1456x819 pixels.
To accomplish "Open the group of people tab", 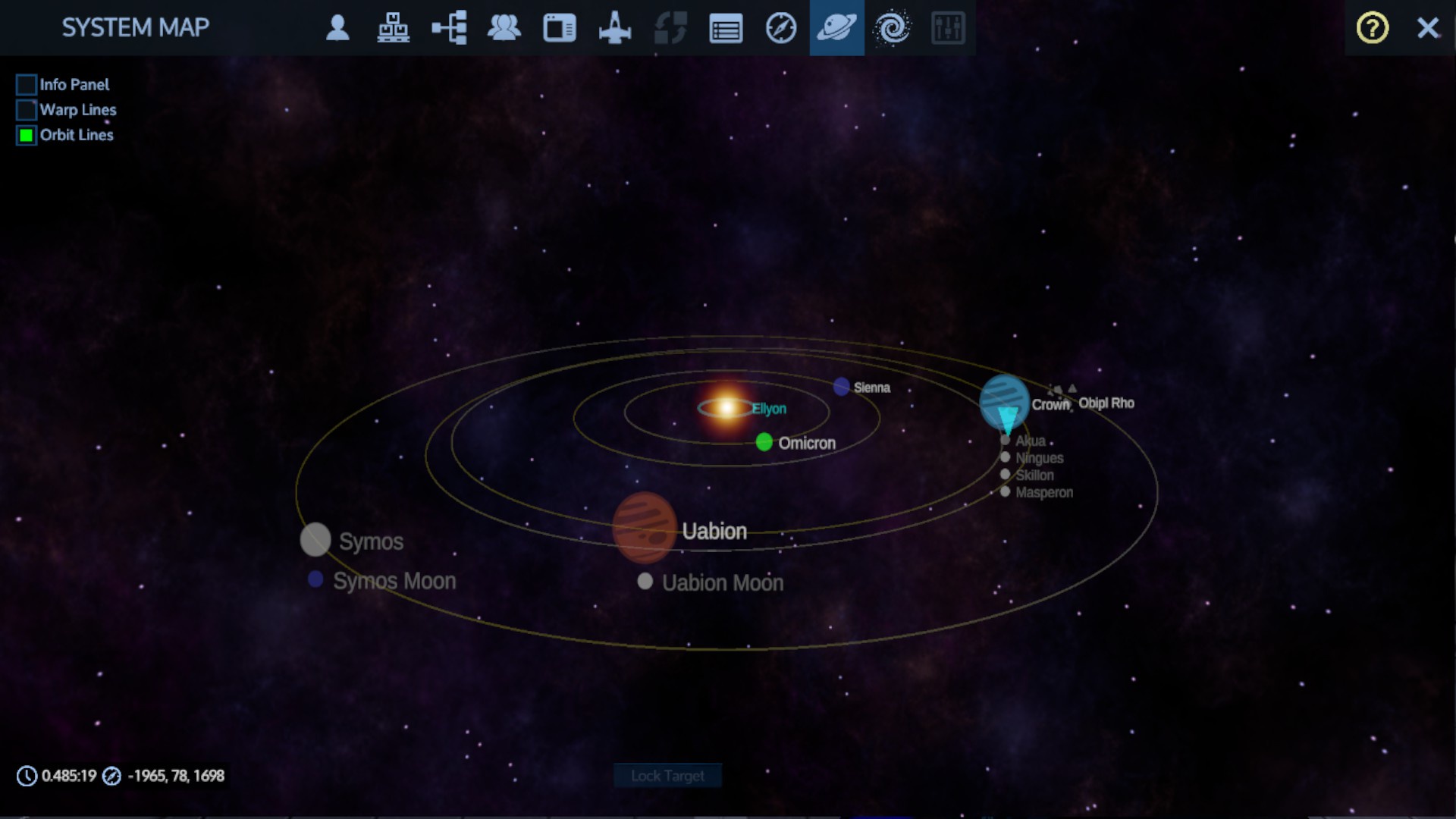I will (504, 28).
